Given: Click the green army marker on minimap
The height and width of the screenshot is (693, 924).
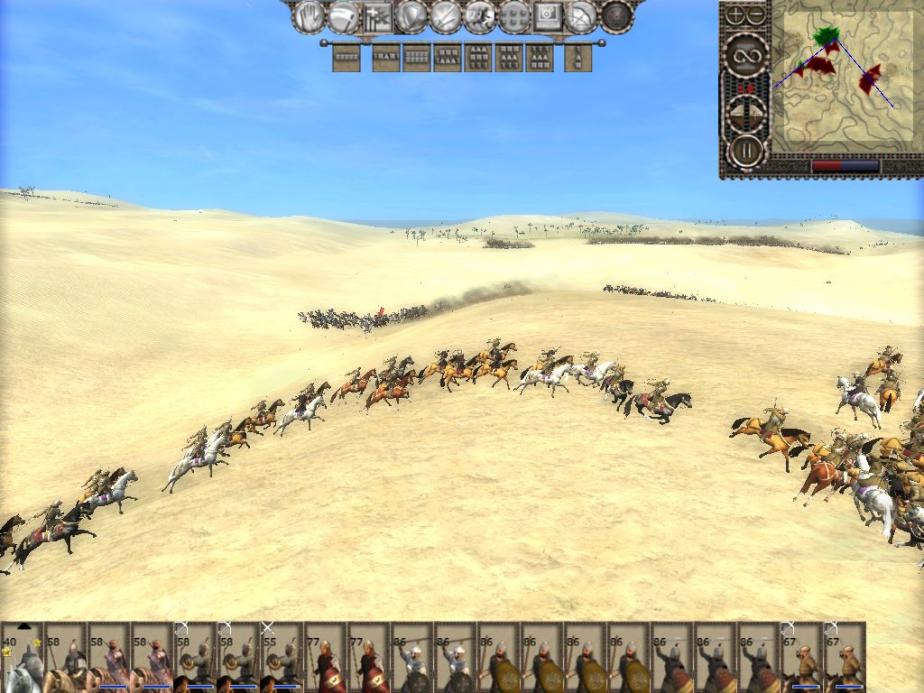Looking at the screenshot, I should pos(825,36).
